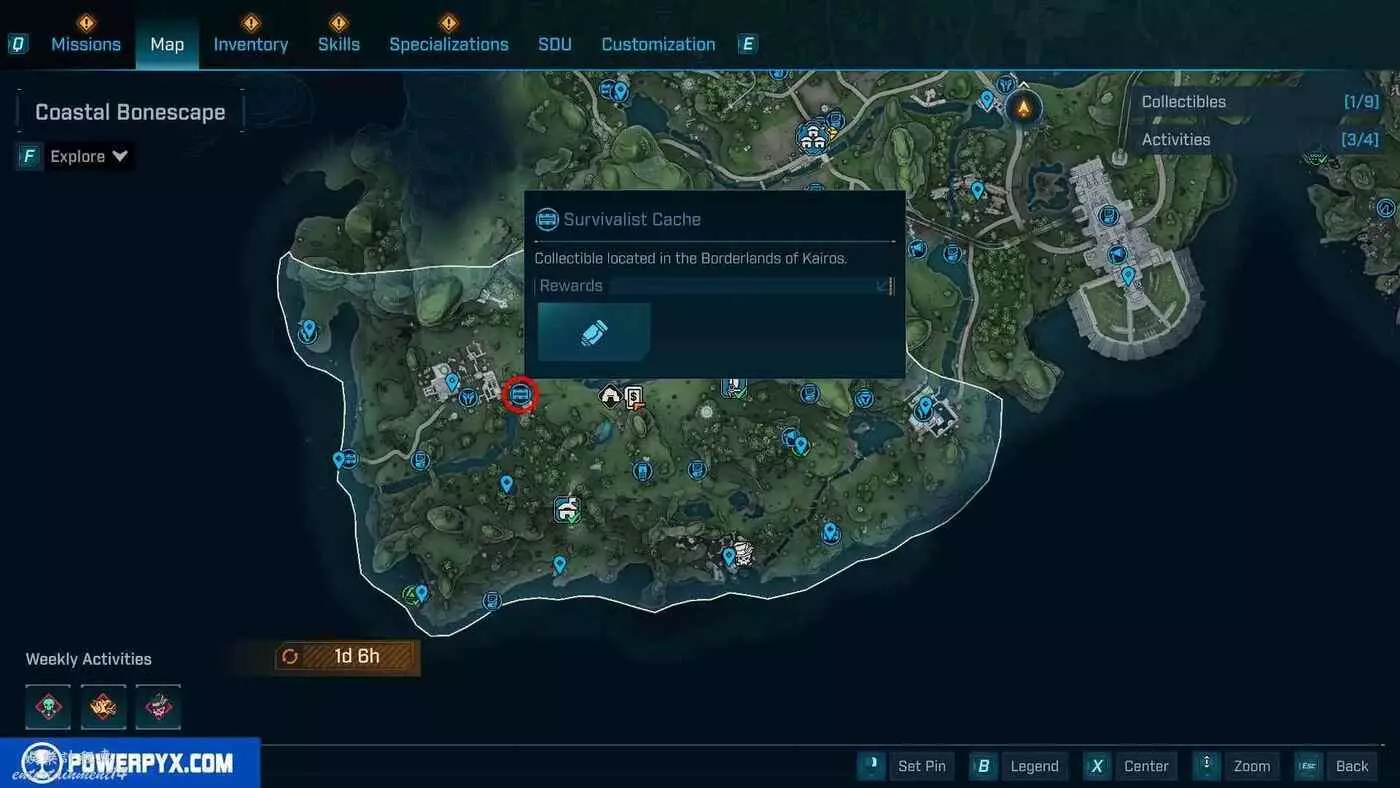The height and width of the screenshot is (788, 1400).
Task: Switch to the SDU tab
Action: (x=555, y=44)
